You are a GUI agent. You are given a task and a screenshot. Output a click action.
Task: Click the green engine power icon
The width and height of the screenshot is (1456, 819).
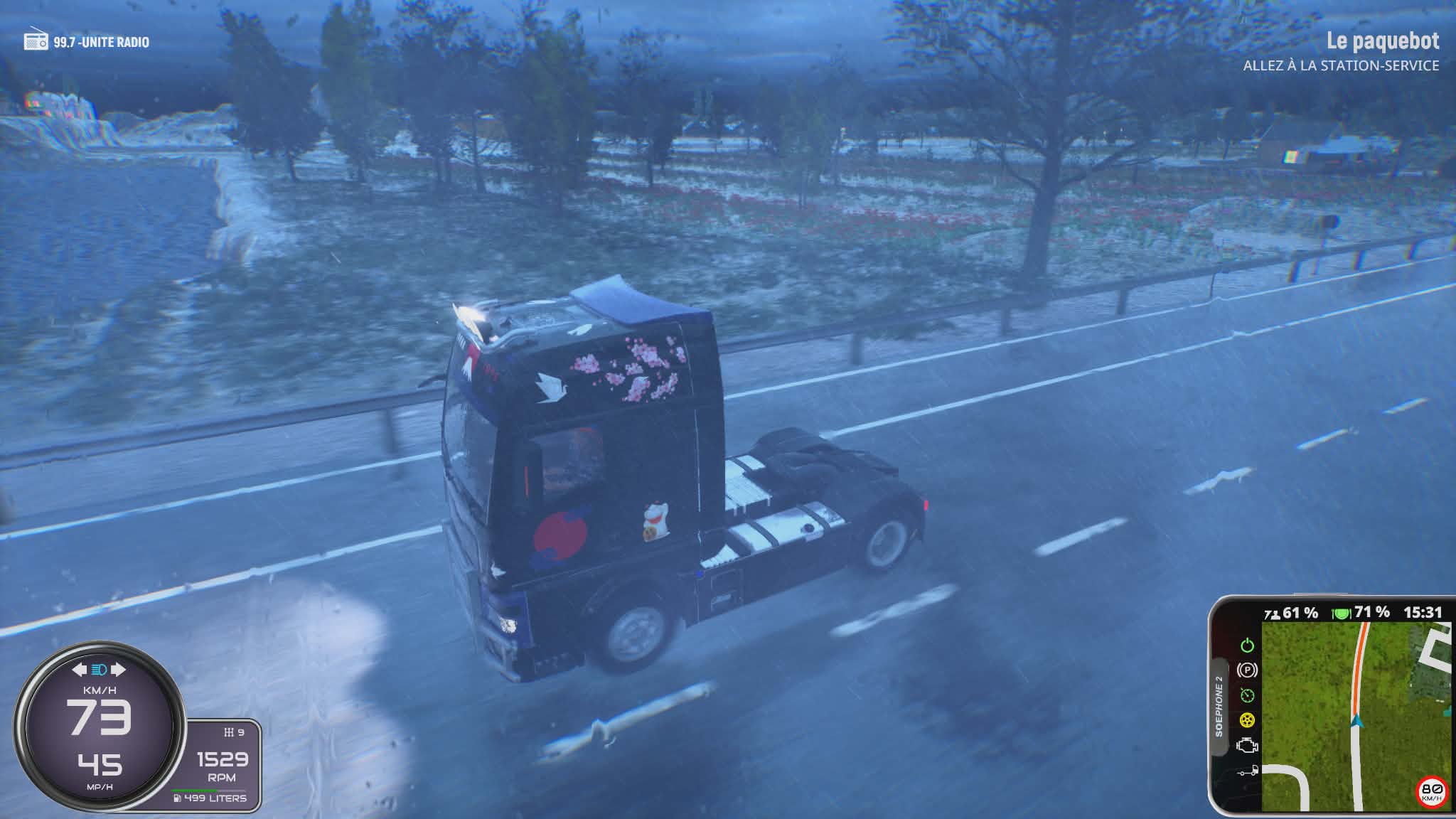pyautogui.click(x=1247, y=646)
